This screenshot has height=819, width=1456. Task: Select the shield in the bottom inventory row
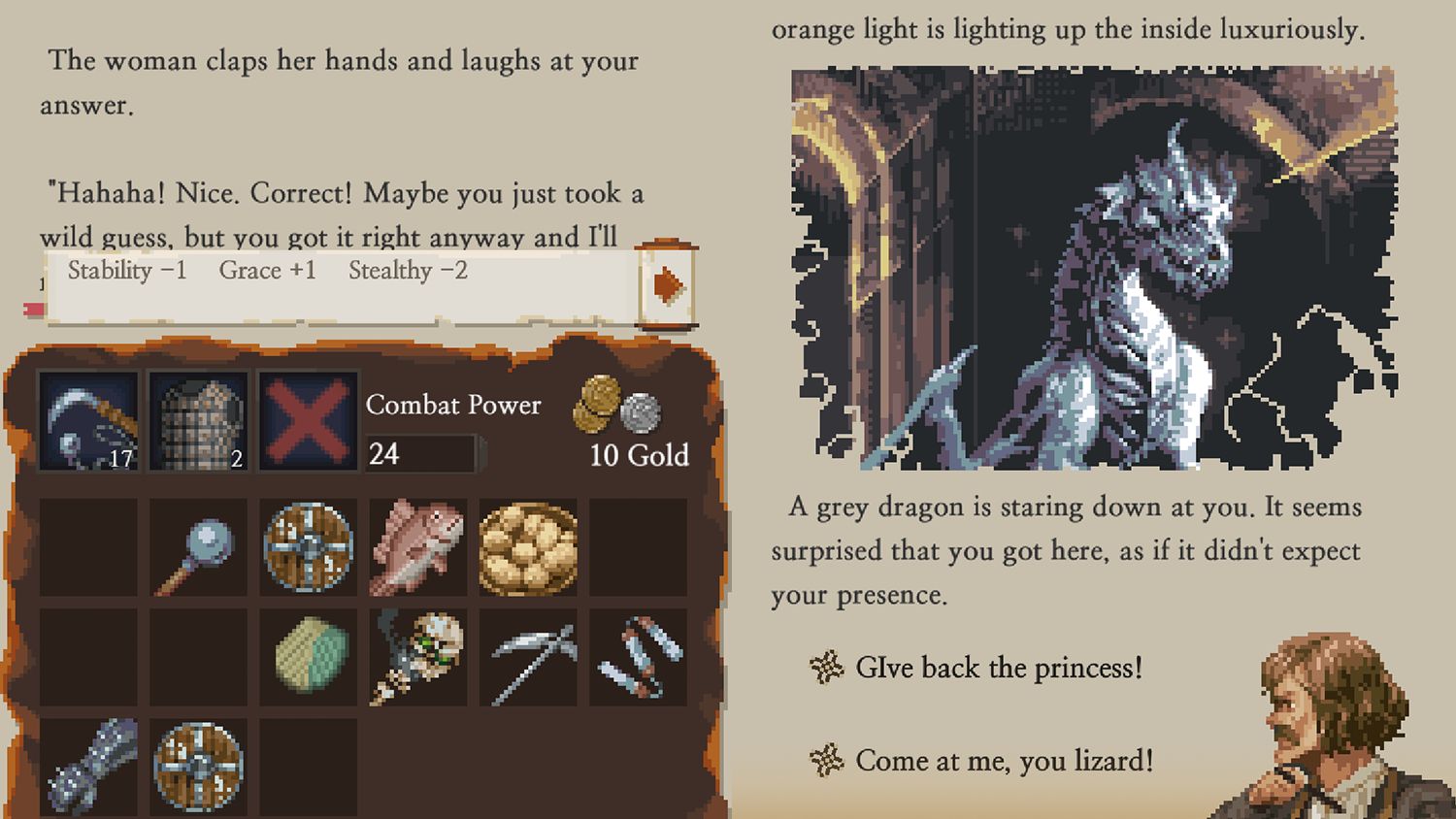197,769
